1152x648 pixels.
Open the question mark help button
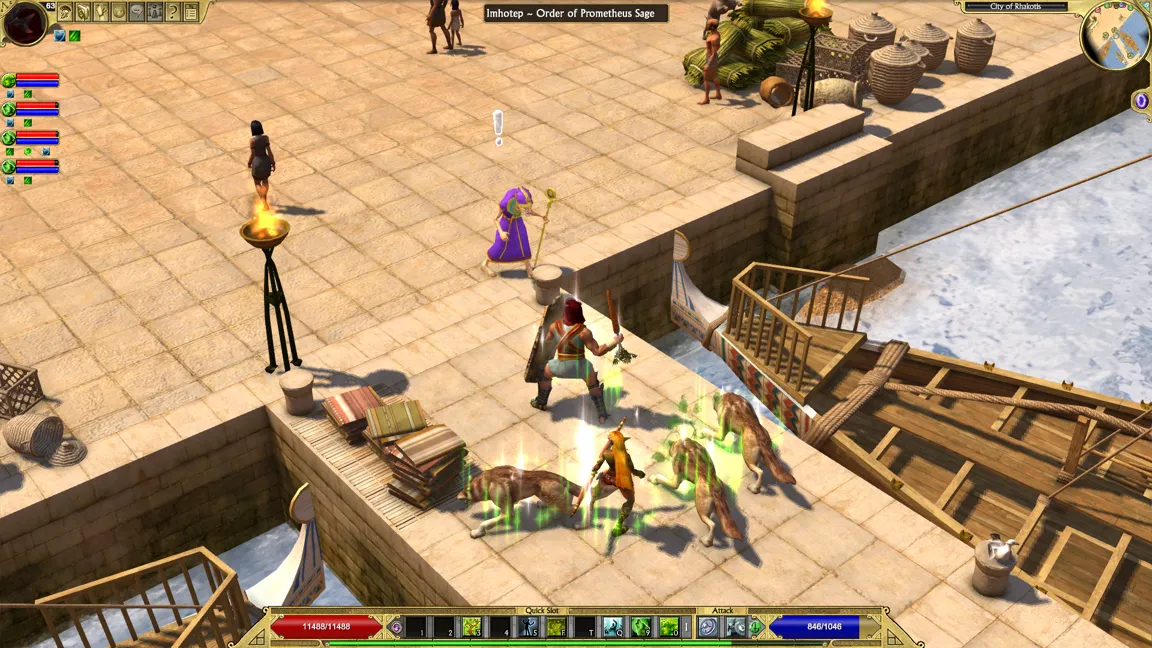173,12
